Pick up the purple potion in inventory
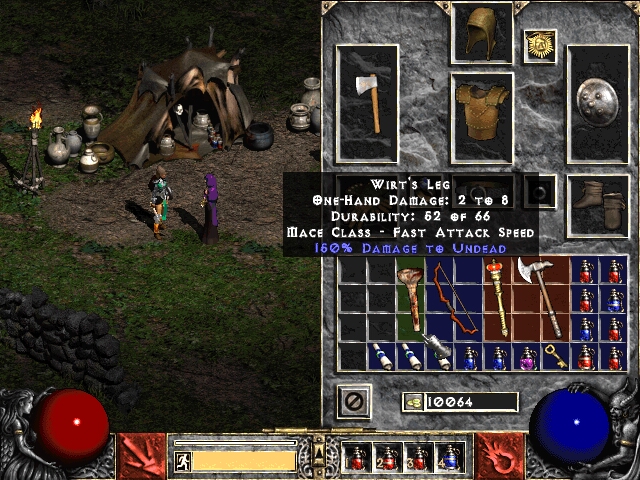Viewport: 640px width, 480px height. point(524,356)
